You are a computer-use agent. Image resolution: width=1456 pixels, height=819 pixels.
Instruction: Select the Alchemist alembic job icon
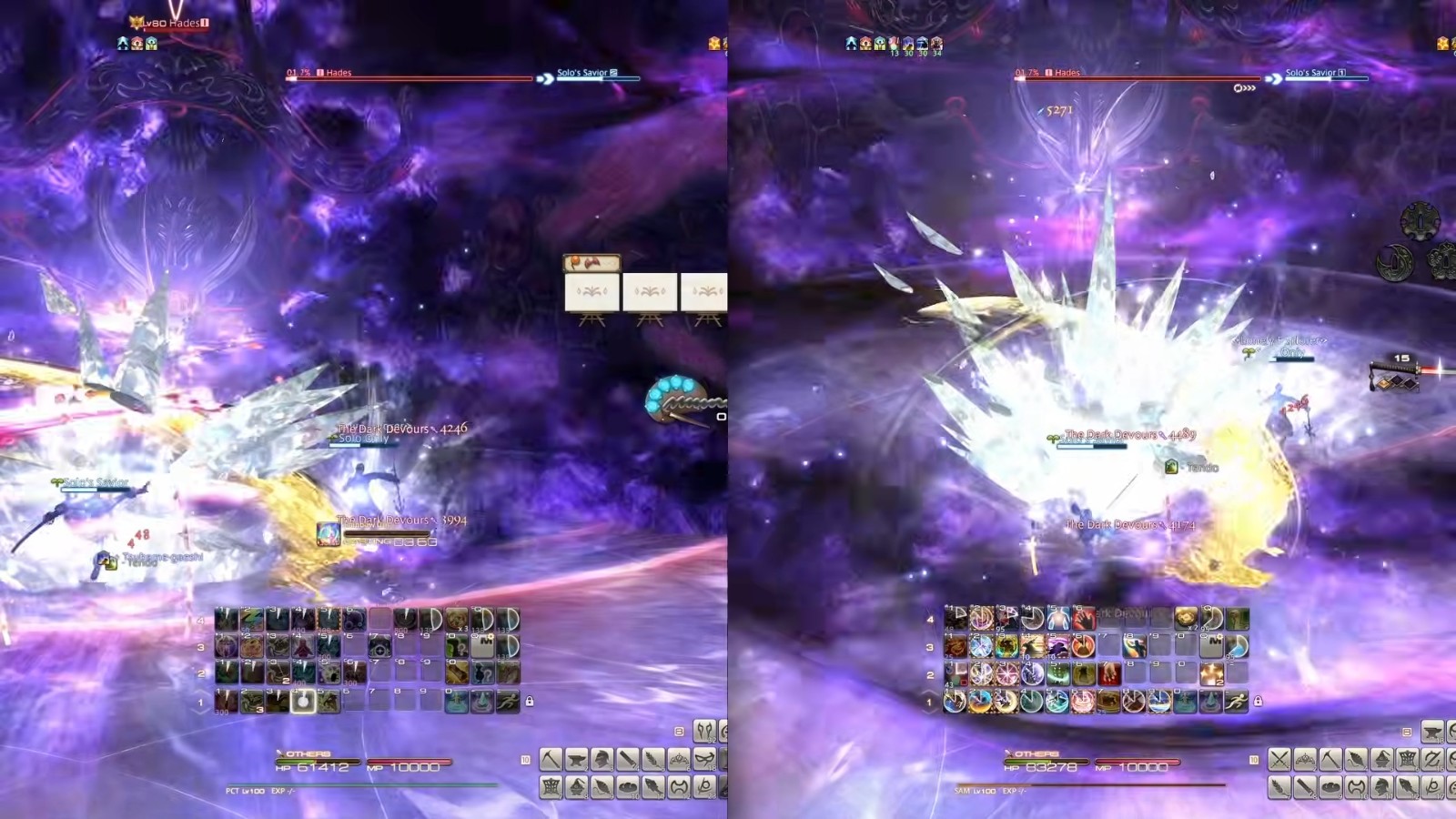575,787
